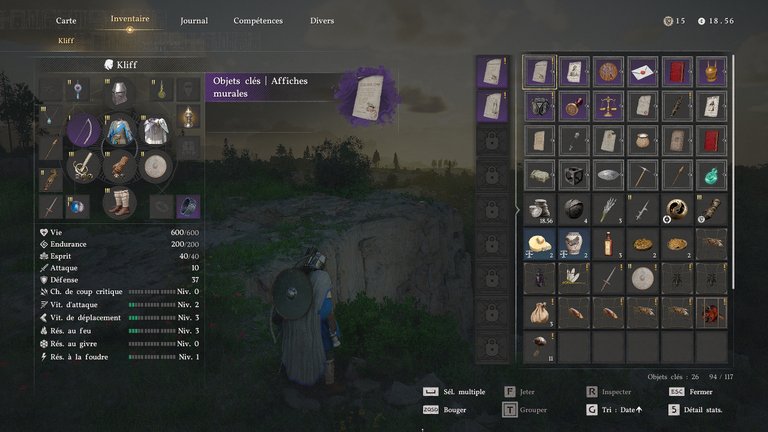Select the equipped bow slot
Viewport: 768px width, 432px height.
(84, 131)
